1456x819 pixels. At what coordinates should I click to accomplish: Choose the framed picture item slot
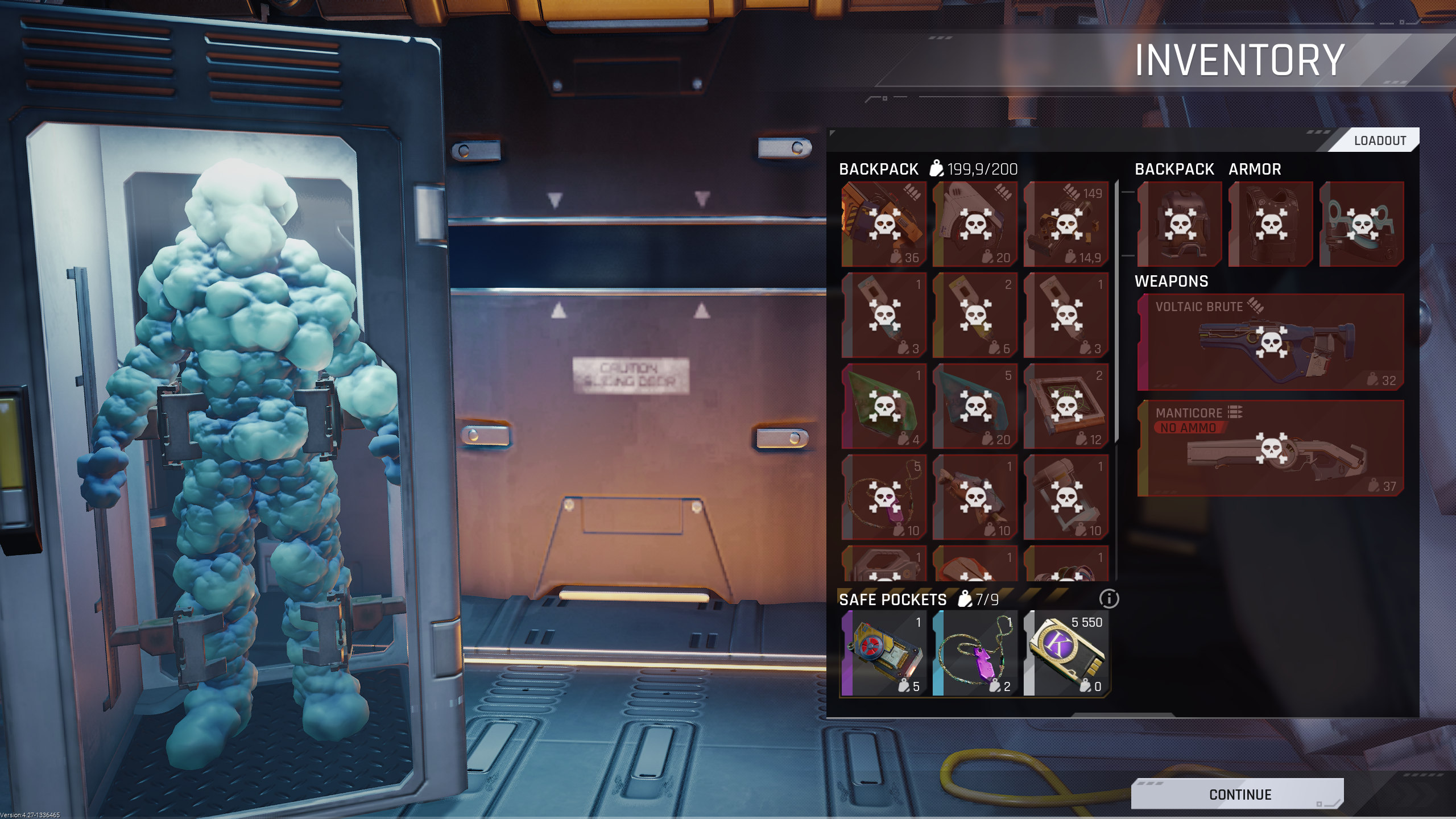click(1066, 406)
